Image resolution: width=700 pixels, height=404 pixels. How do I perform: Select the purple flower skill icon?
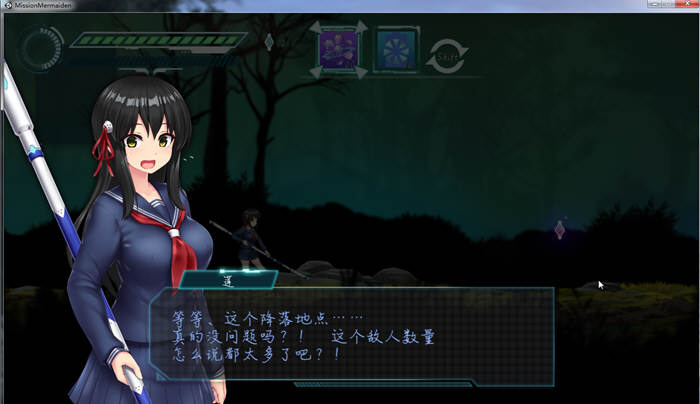point(337,48)
